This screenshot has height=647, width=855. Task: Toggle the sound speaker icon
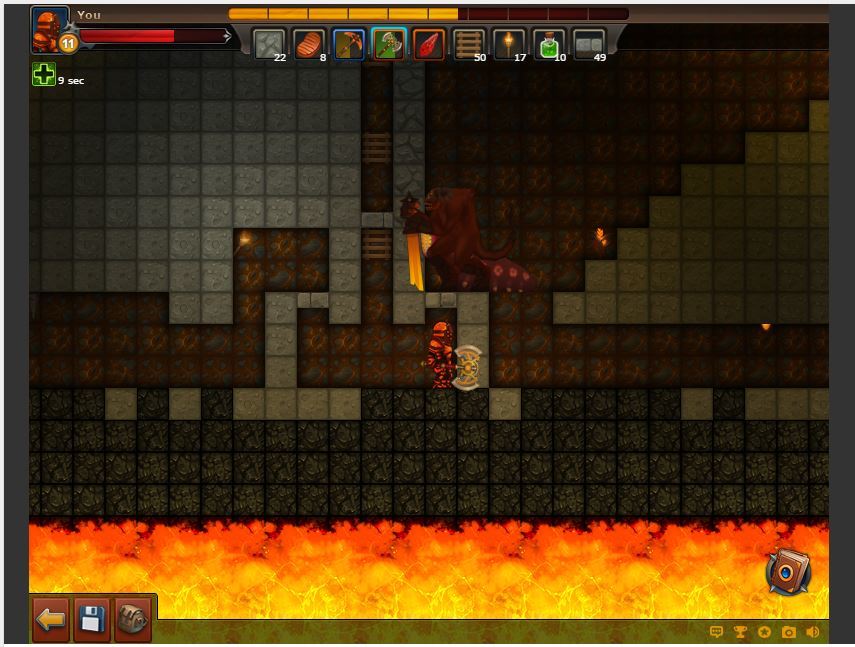813,632
